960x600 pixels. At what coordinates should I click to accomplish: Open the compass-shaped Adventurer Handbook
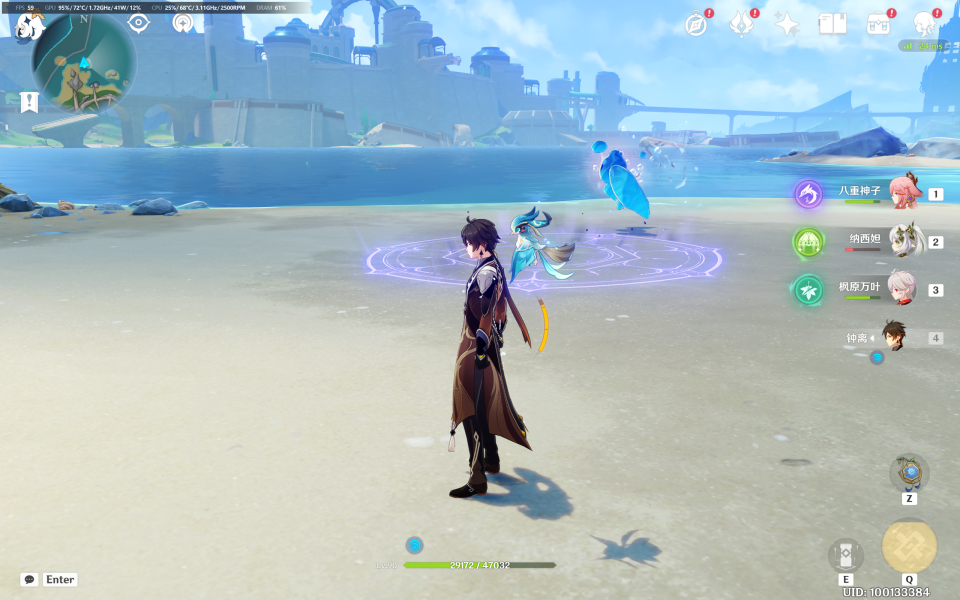696,25
